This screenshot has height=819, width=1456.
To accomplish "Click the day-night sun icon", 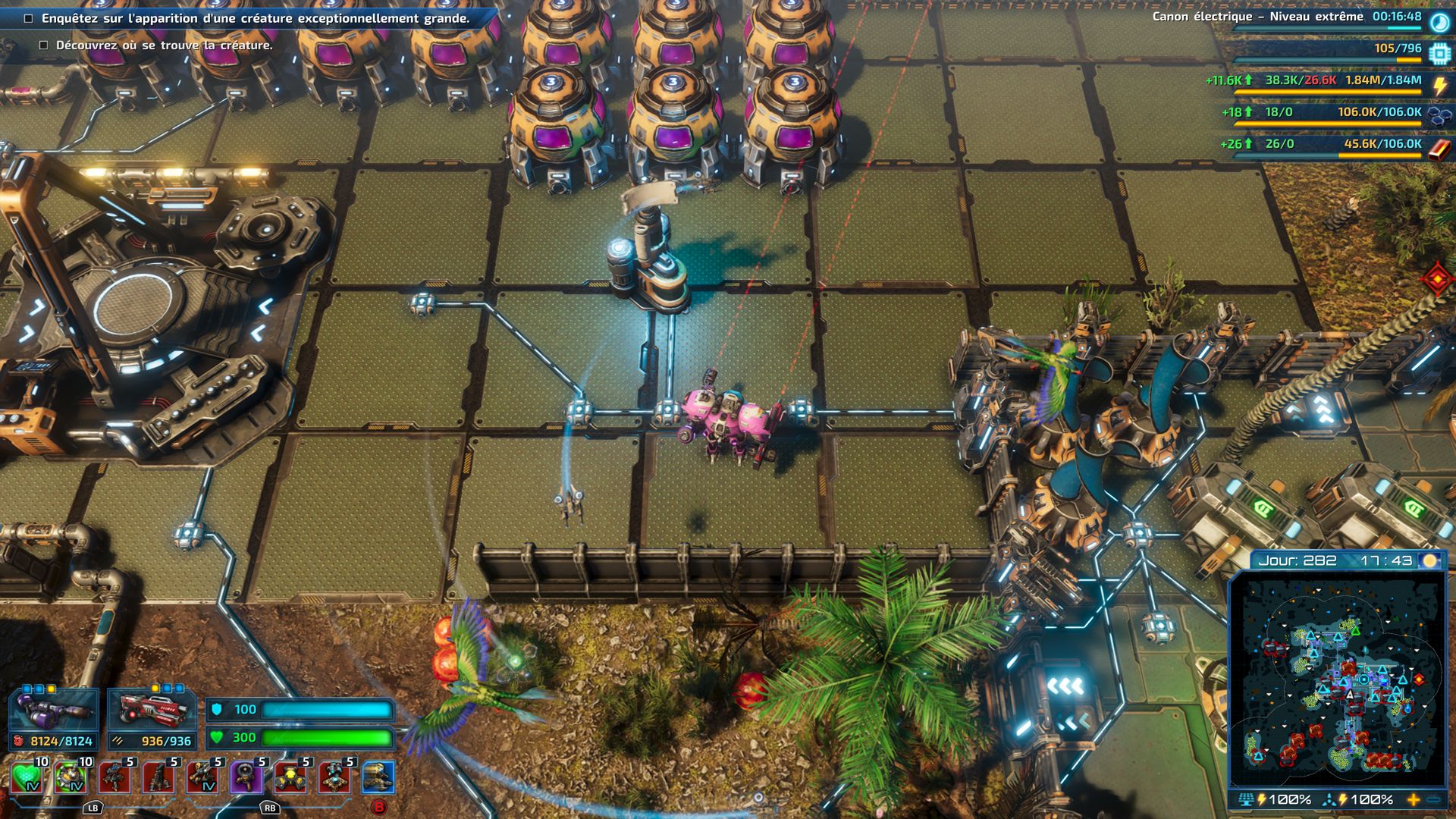I will (1430, 560).
